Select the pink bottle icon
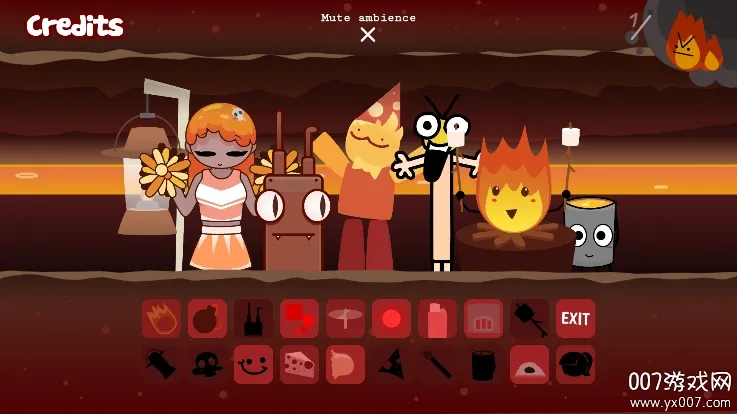The width and height of the screenshot is (737, 414). 437,319
